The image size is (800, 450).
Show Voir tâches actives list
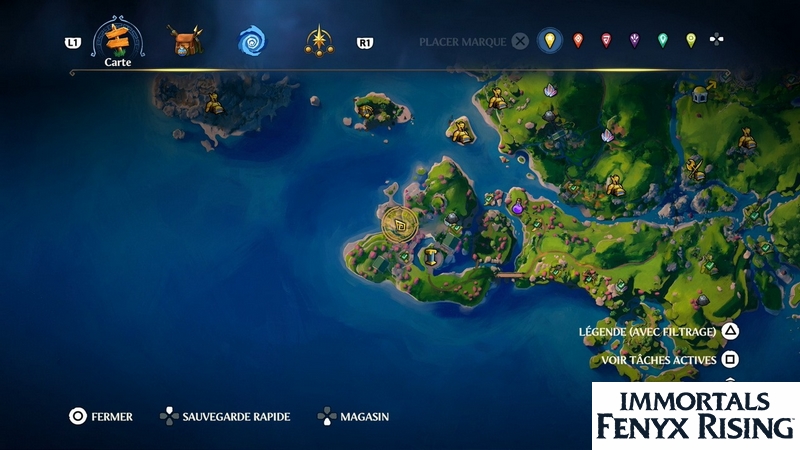click(x=659, y=360)
